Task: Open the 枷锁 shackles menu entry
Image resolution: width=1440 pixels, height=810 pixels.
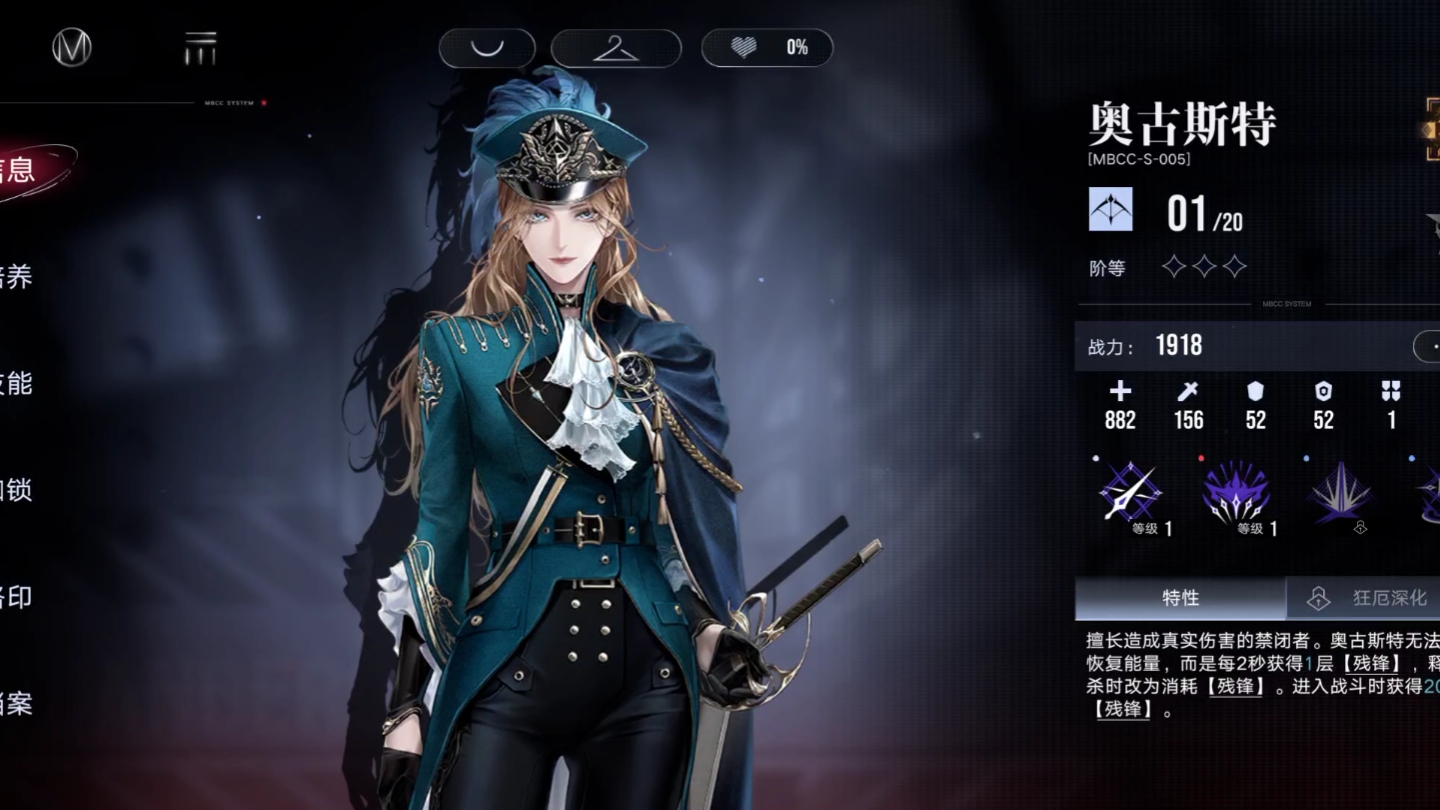Action: click(18, 490)
